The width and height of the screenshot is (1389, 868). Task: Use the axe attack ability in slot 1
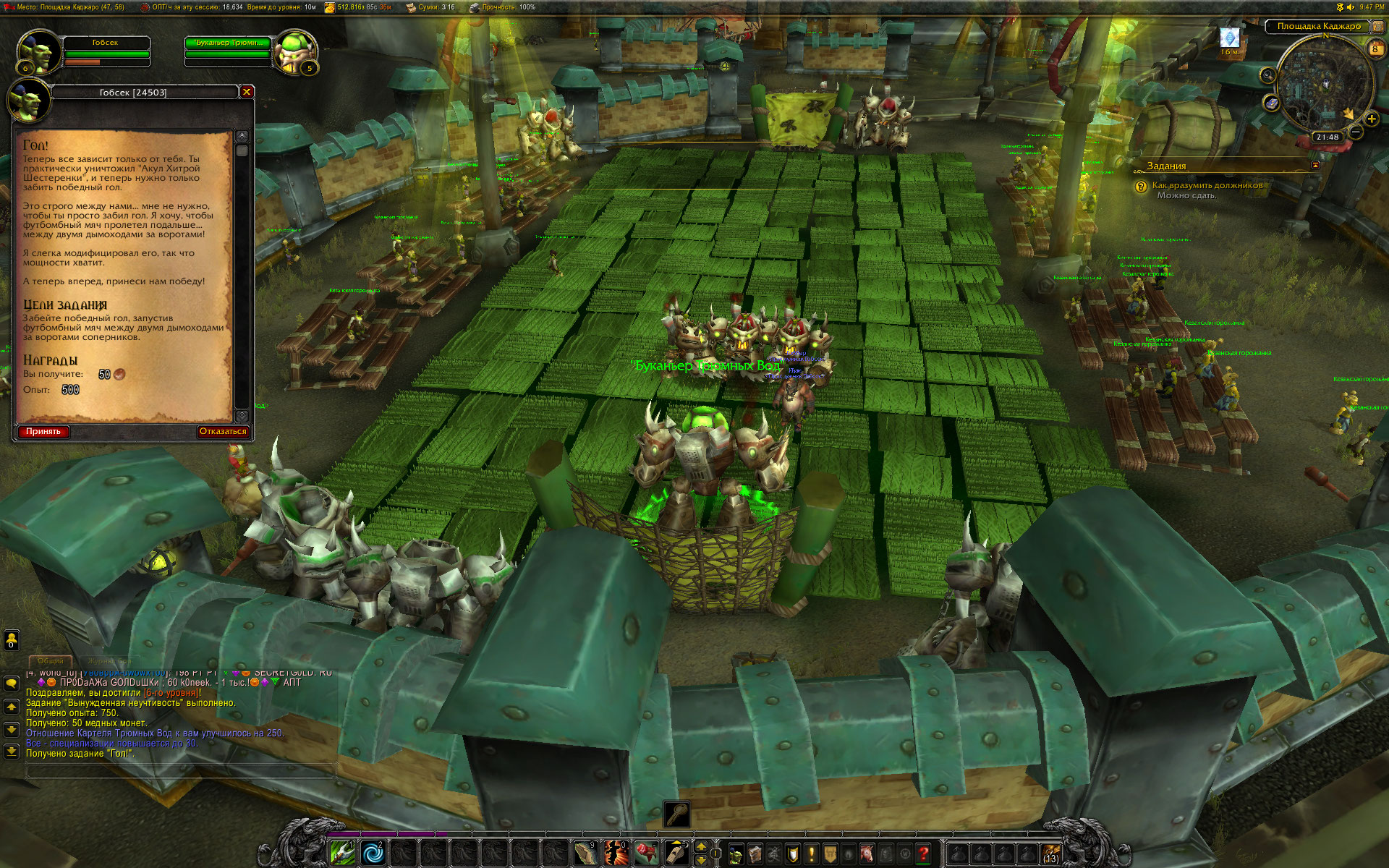(x=342, y=854)
